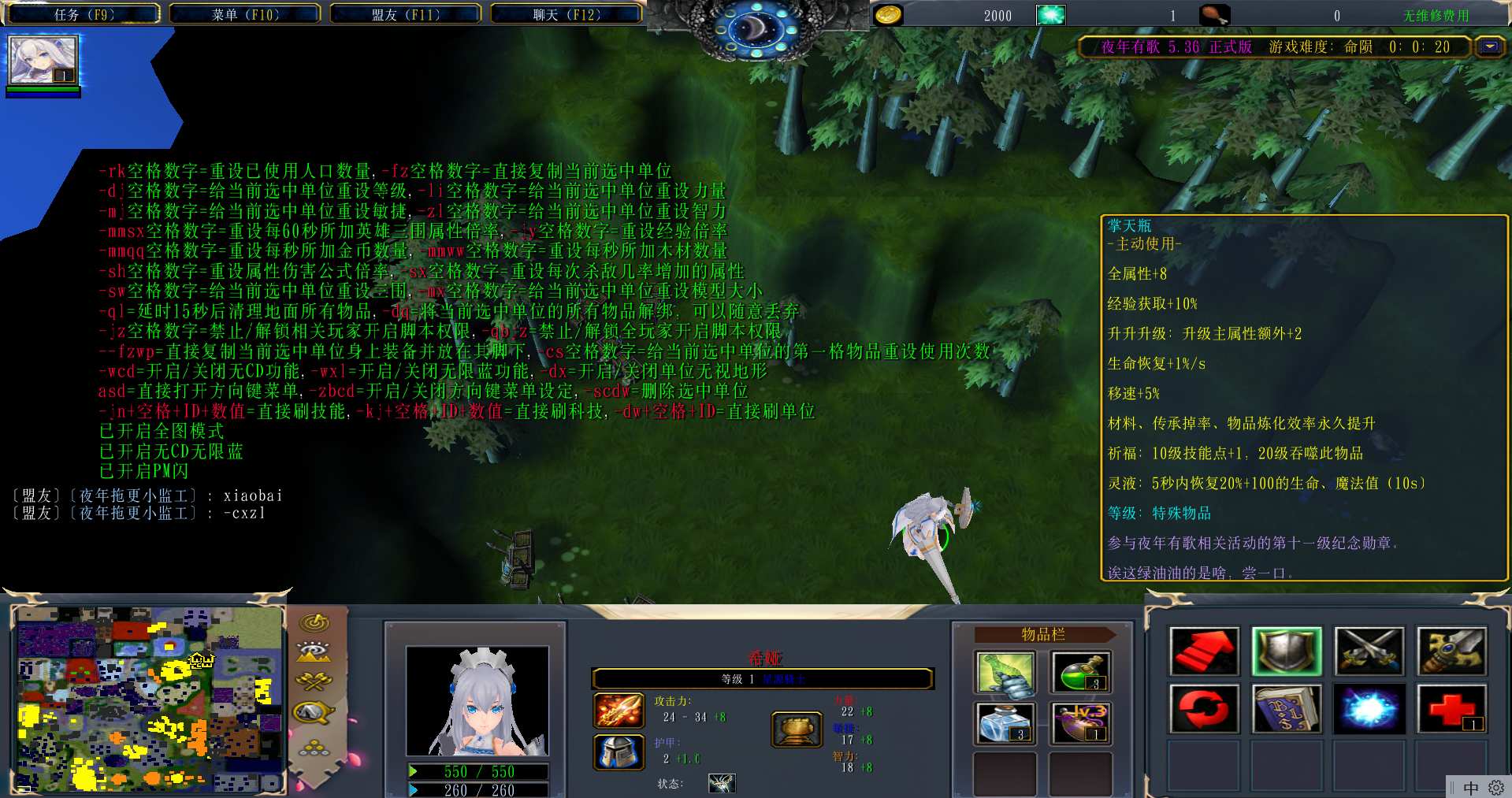Screen dimensions: 1512x798
Task: Open the 盟友 (F11) allies menu
Action: 406,14
